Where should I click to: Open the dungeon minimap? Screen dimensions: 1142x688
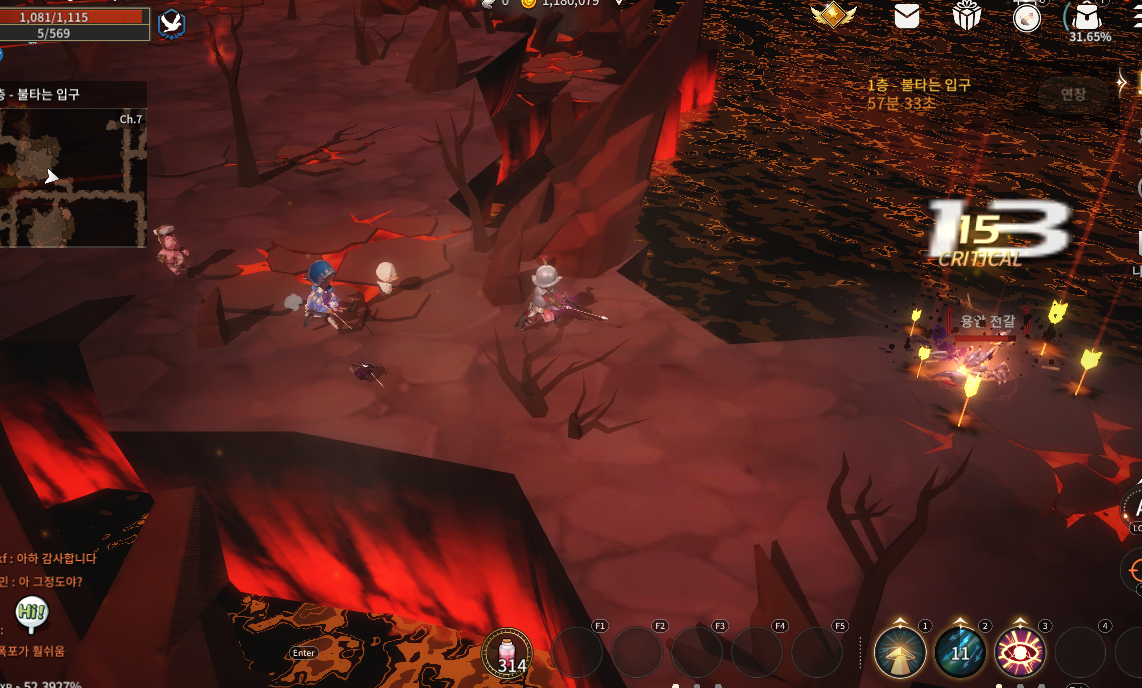point(73,177)
